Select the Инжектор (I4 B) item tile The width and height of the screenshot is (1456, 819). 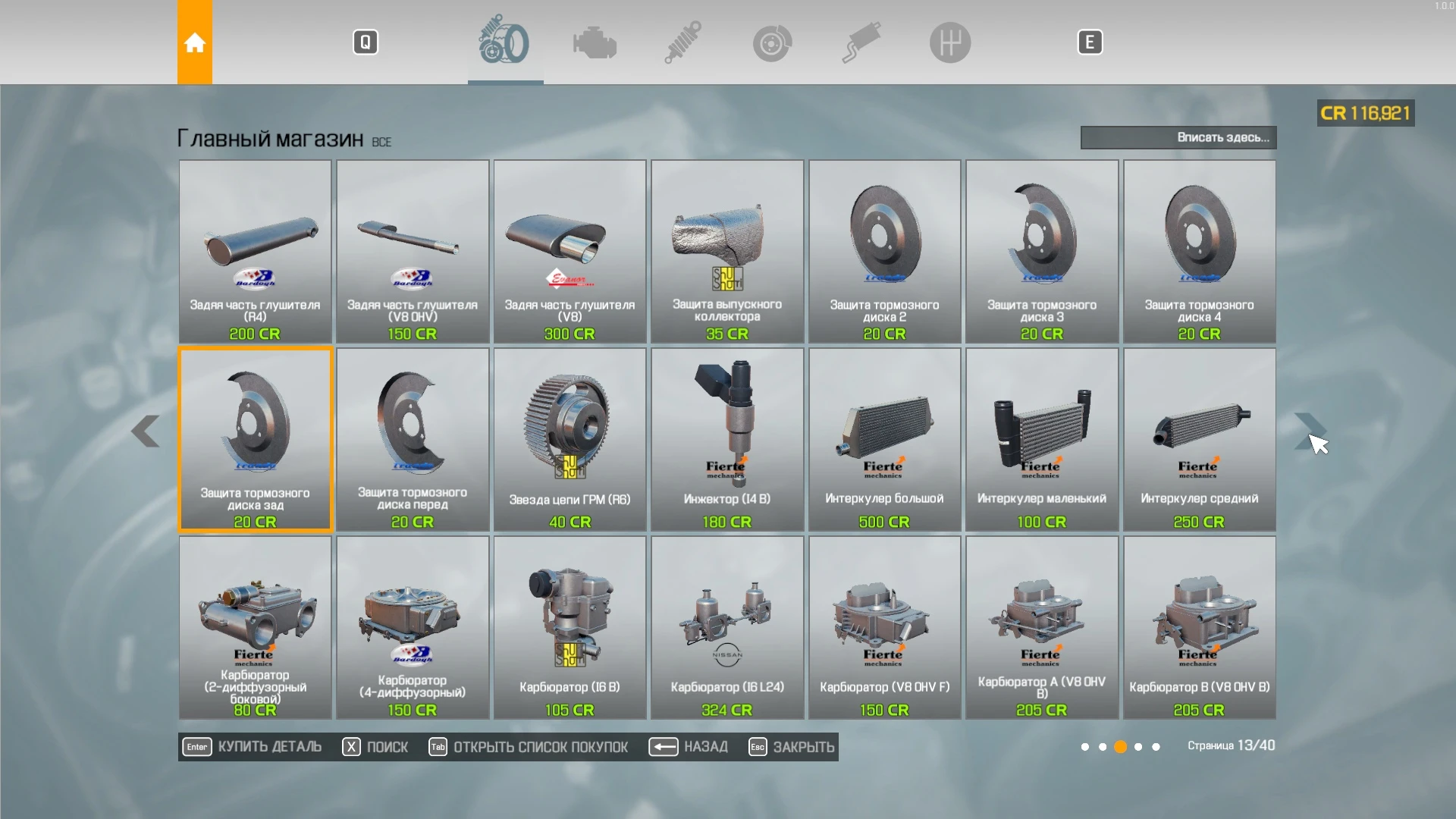pos(726,438)
